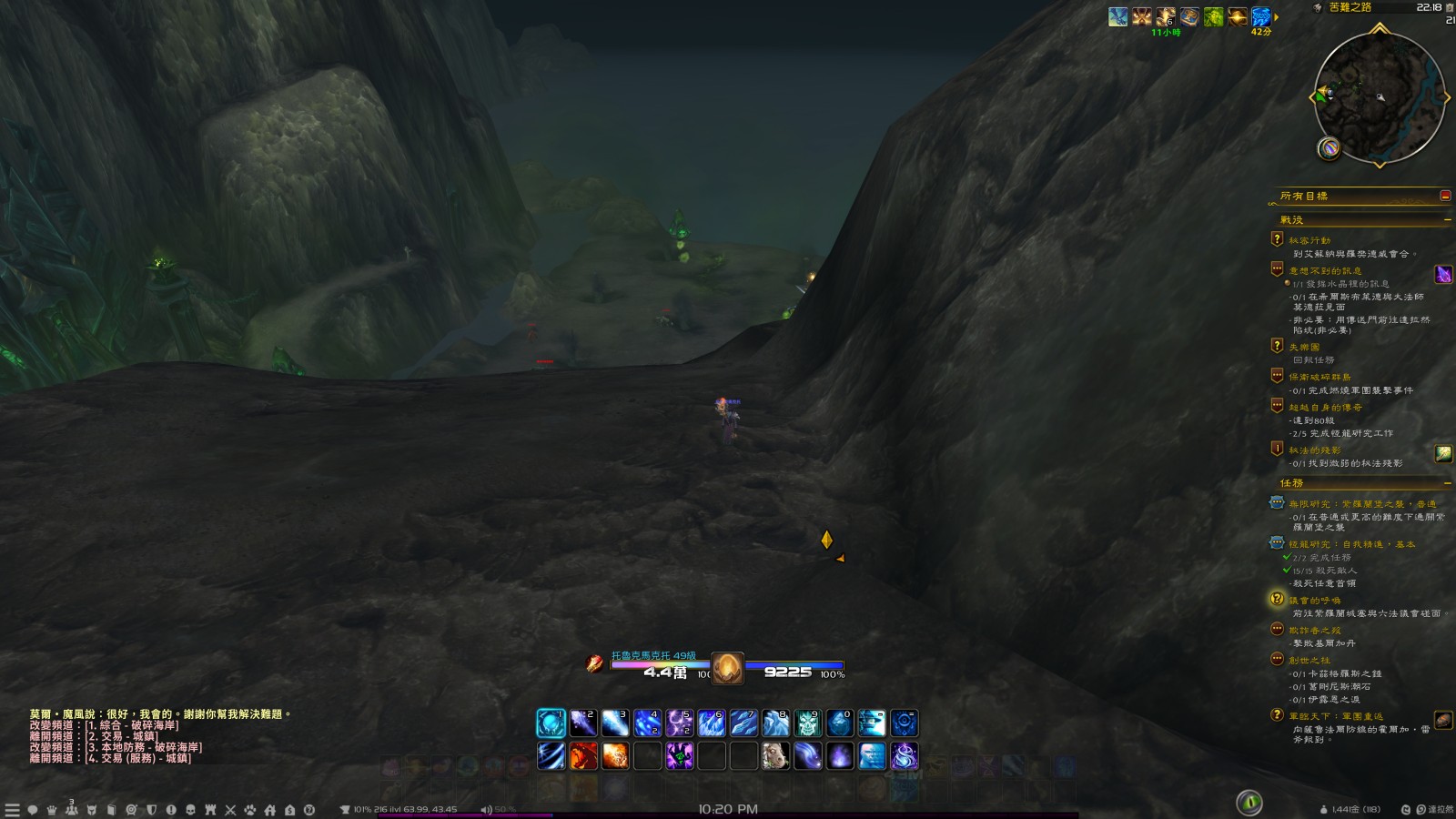Click the ice shards ability in slot 7

tap(743, 723)
